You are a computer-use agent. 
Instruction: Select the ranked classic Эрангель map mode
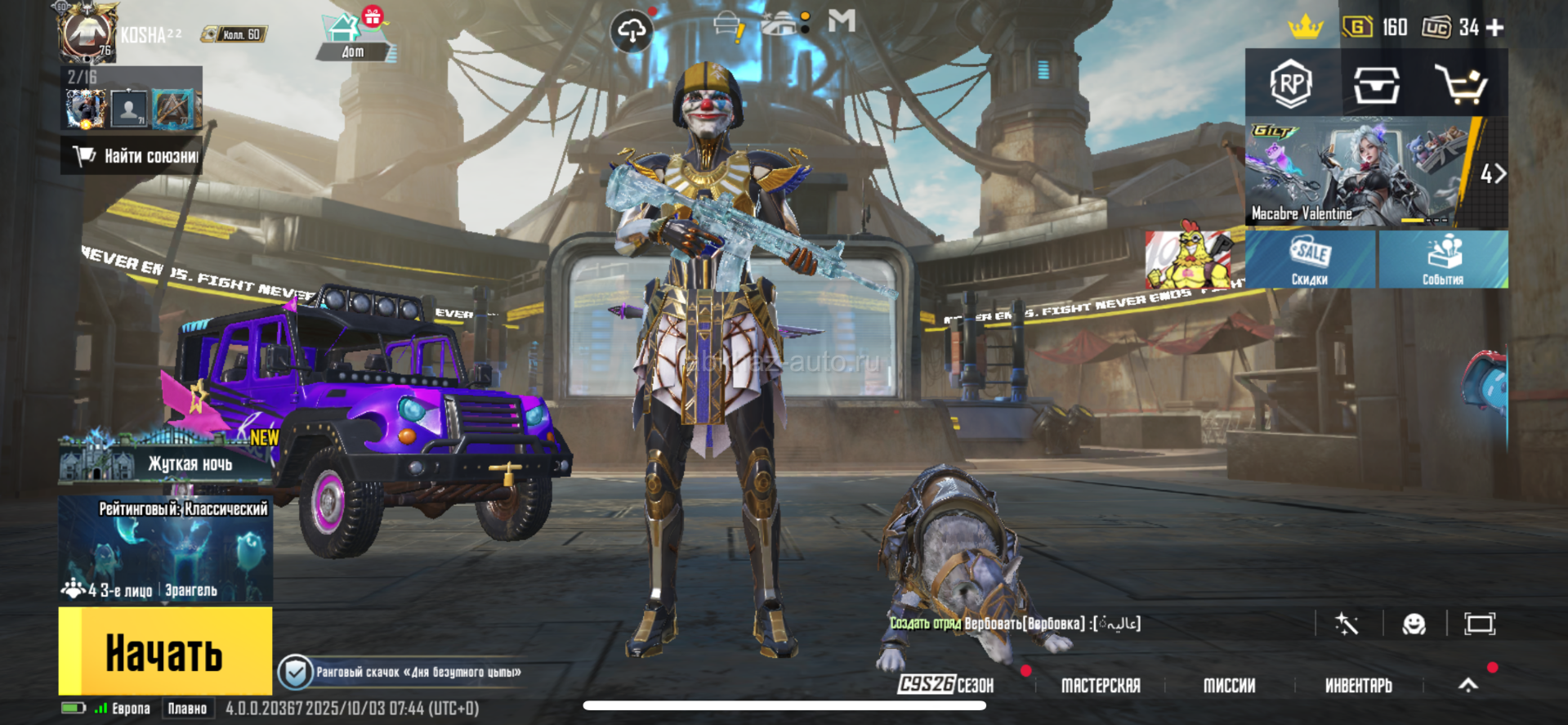[166, 549]
